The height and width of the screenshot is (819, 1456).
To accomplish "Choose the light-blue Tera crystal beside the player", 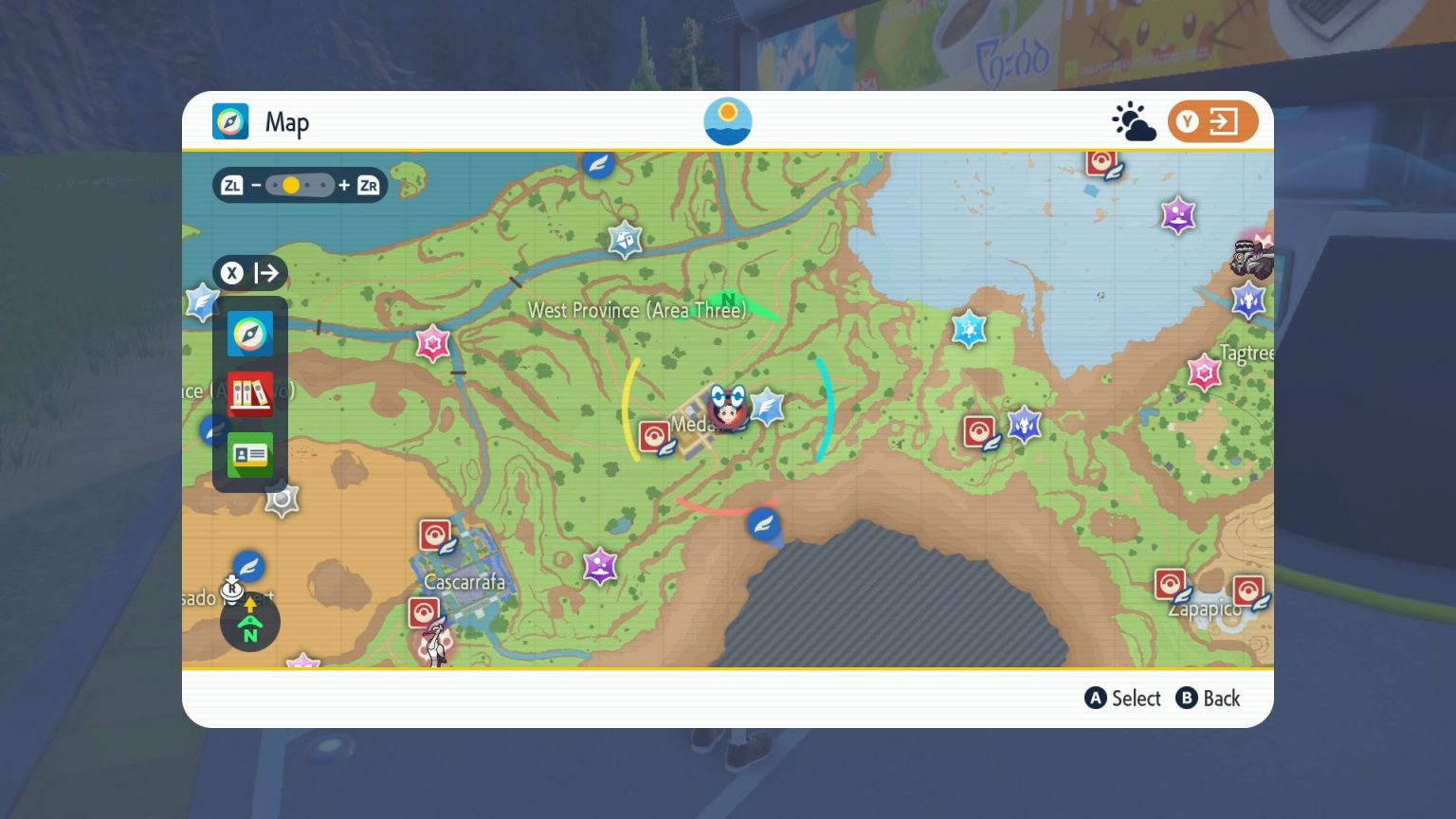I will (767, 408).
